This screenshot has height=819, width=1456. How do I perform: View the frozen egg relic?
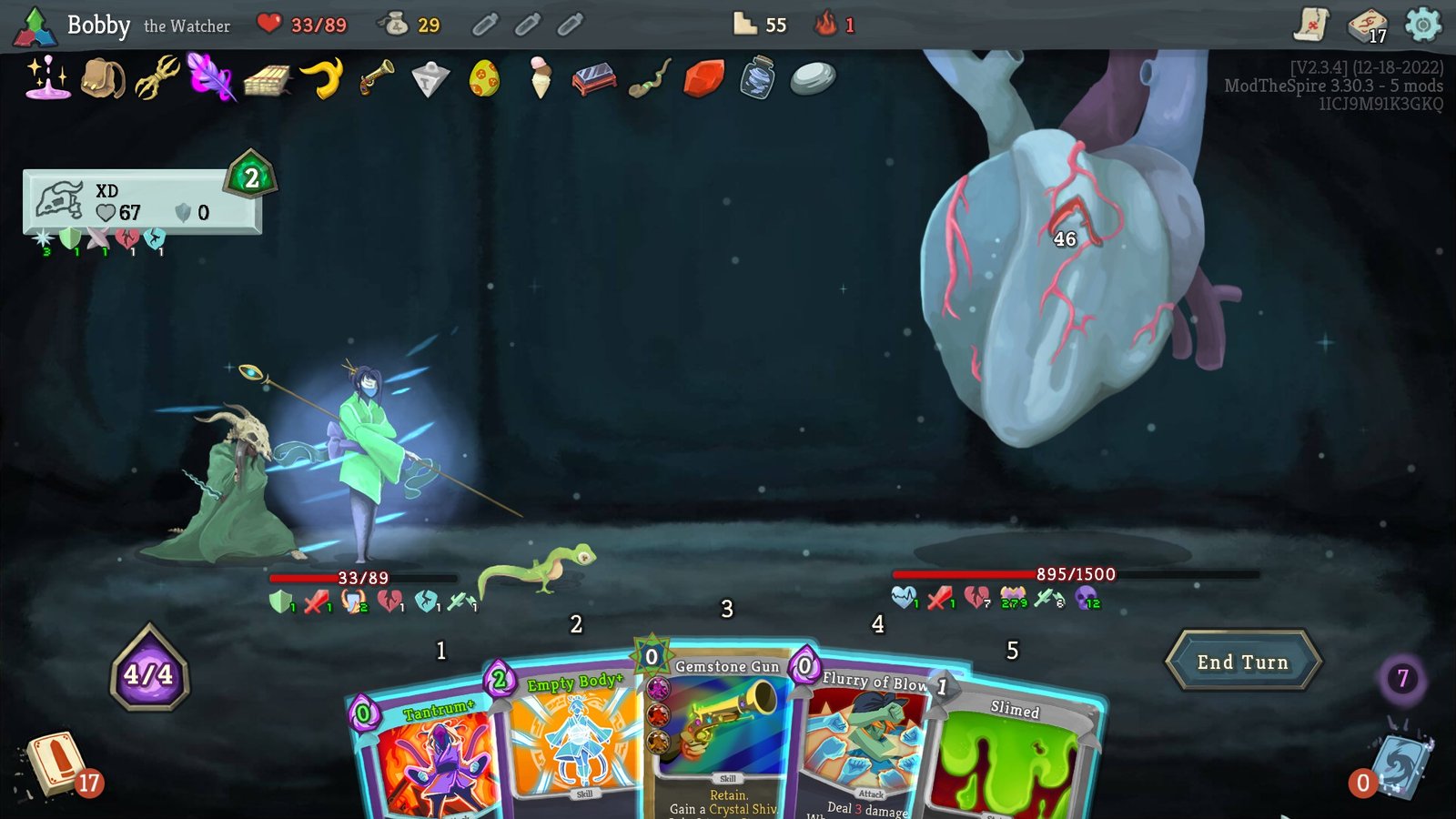tap(482, 80)
